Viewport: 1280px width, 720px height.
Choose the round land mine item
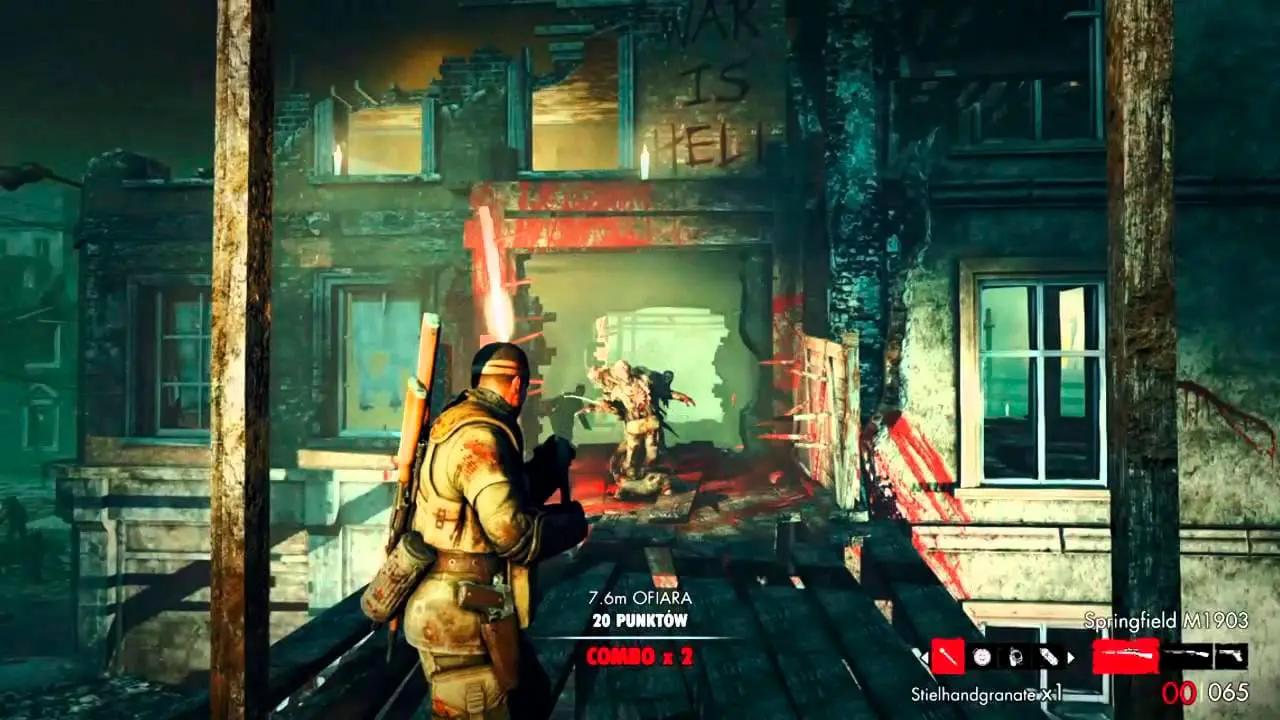click(x=981, y=657)
